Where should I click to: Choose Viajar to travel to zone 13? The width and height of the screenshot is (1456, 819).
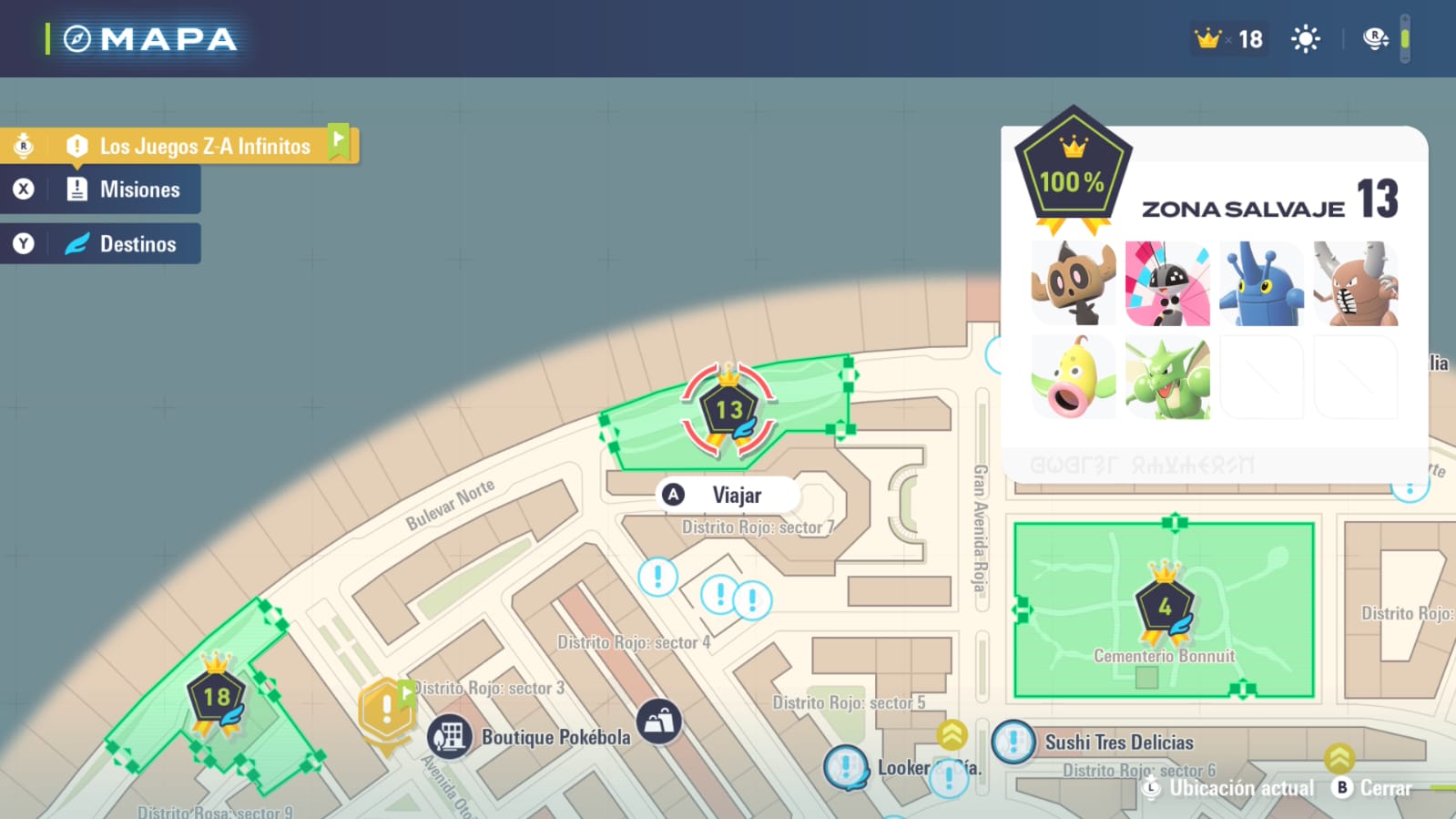tap(727, 495)
